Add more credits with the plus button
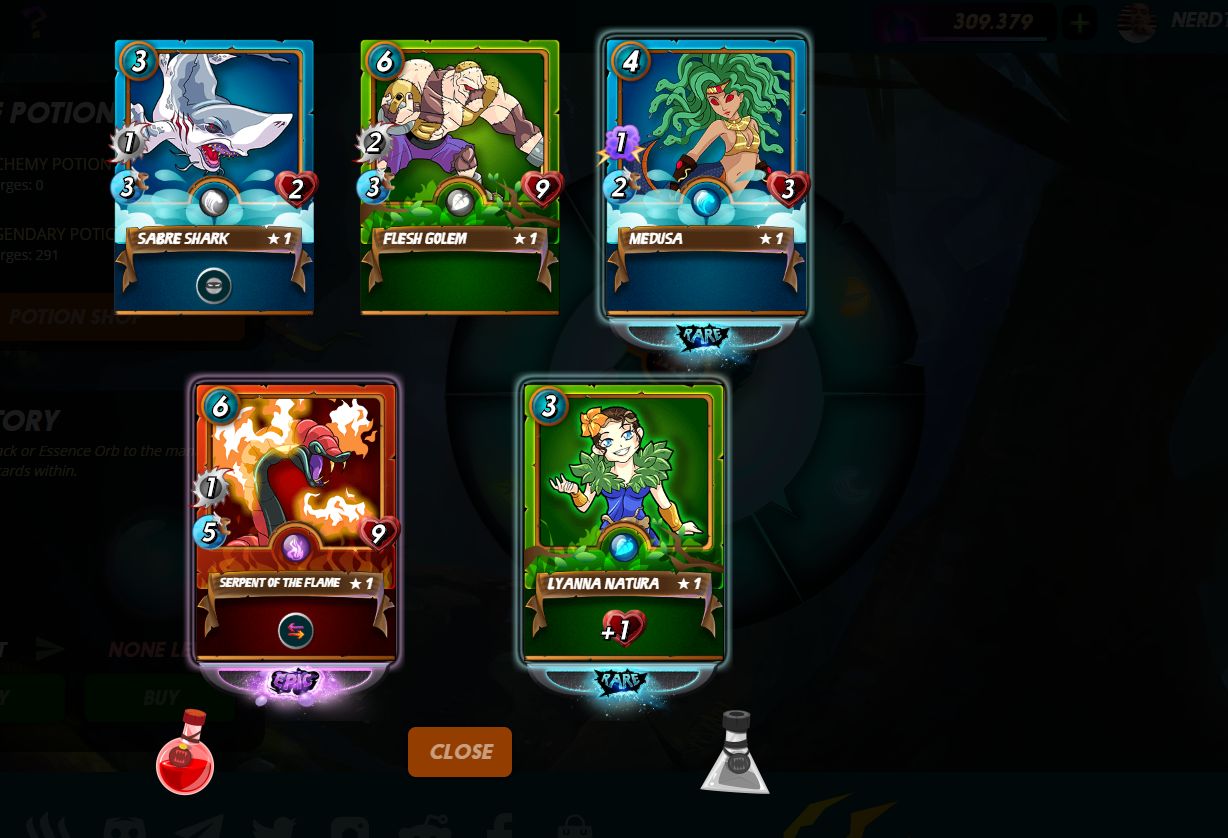The height and width of the screenshot is (838, 1228). click(x=1079, y=23)
